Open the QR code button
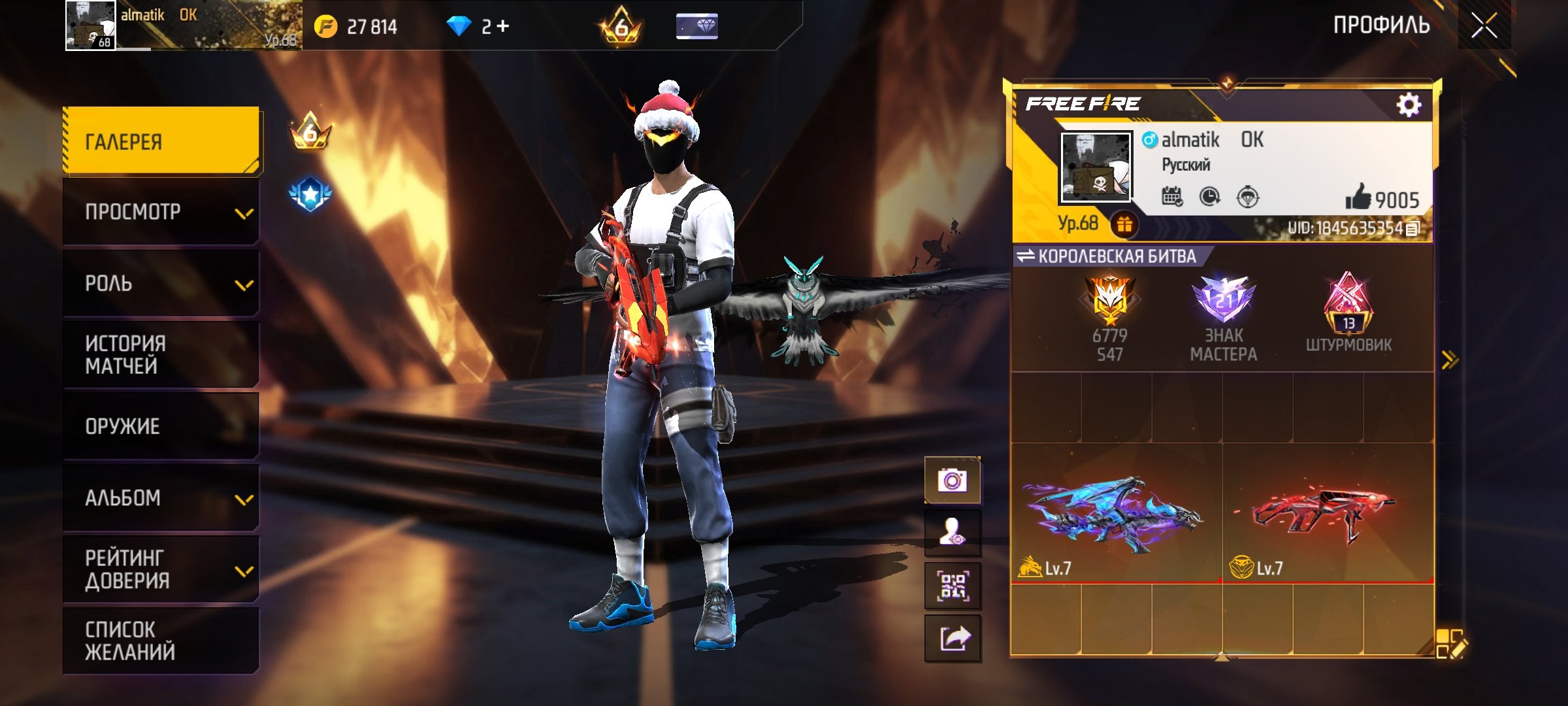The width and height of the screenshot is (1568, 706). coord(953,586)
